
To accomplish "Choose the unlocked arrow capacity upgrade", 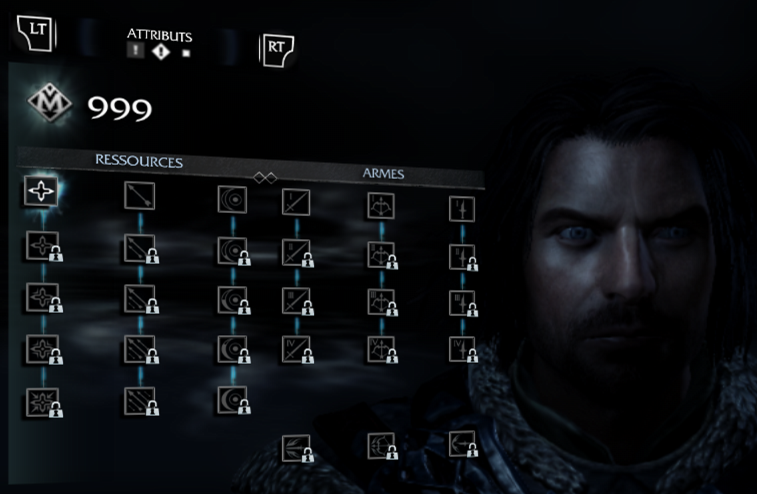I will click(x=139, y=196).
